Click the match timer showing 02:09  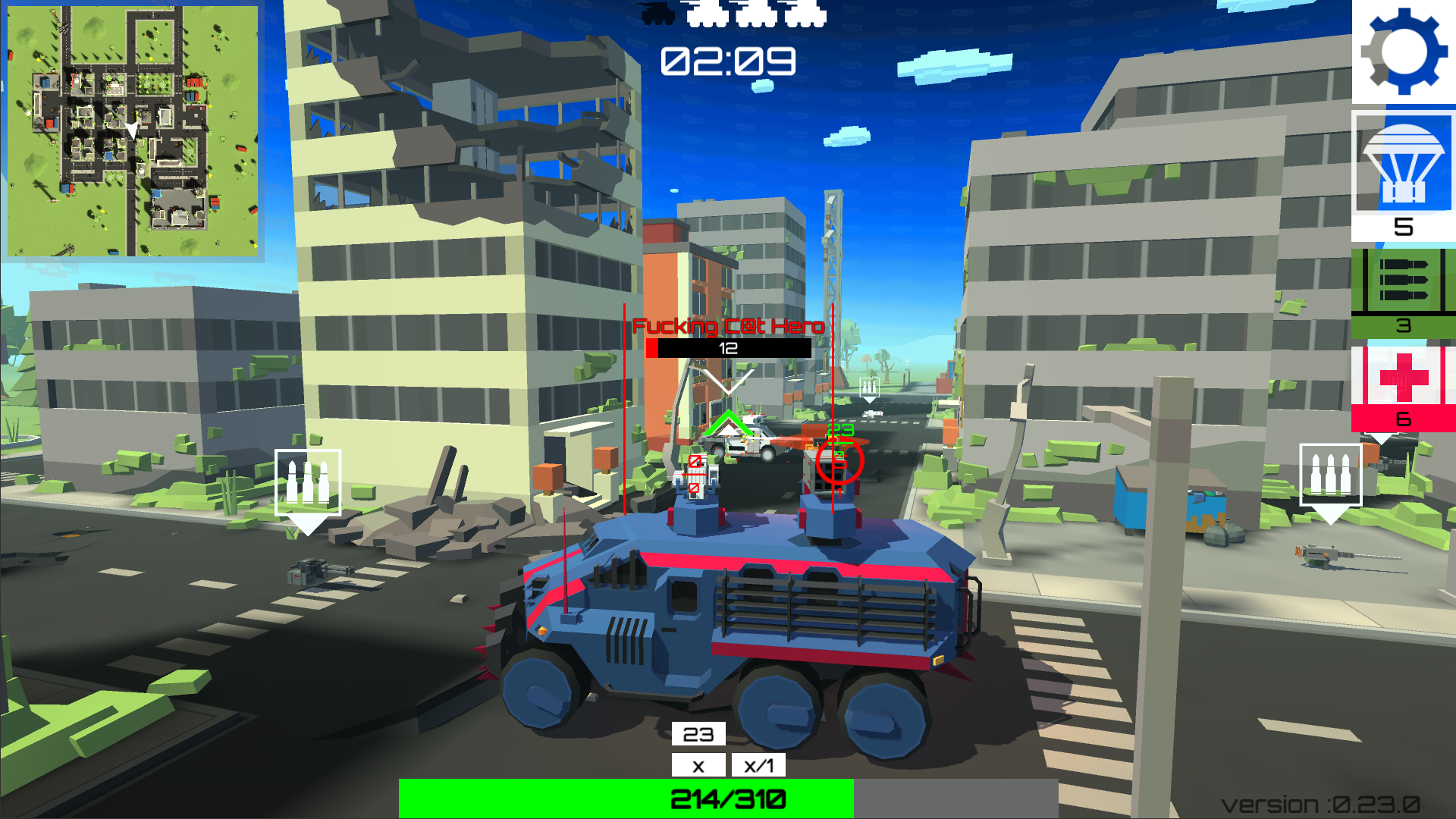point(728,61)
